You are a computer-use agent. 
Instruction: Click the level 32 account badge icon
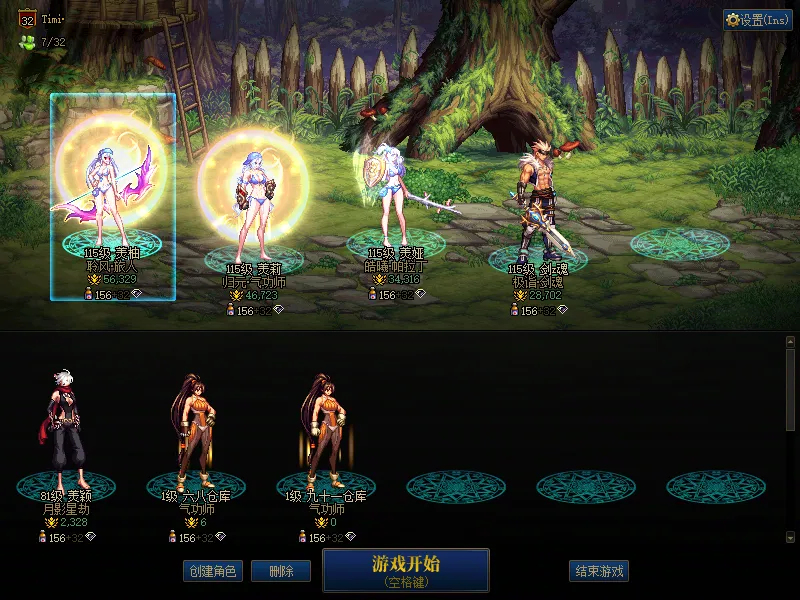point(28,19)
